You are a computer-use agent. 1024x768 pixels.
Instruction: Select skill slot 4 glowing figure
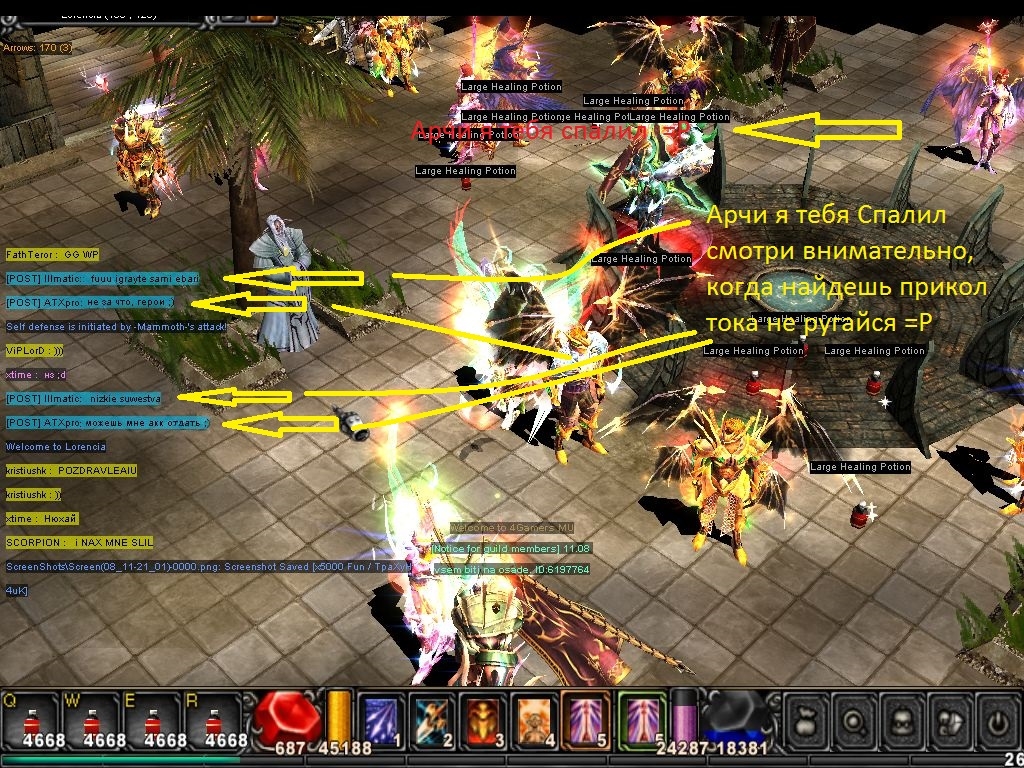coord(536,719)
